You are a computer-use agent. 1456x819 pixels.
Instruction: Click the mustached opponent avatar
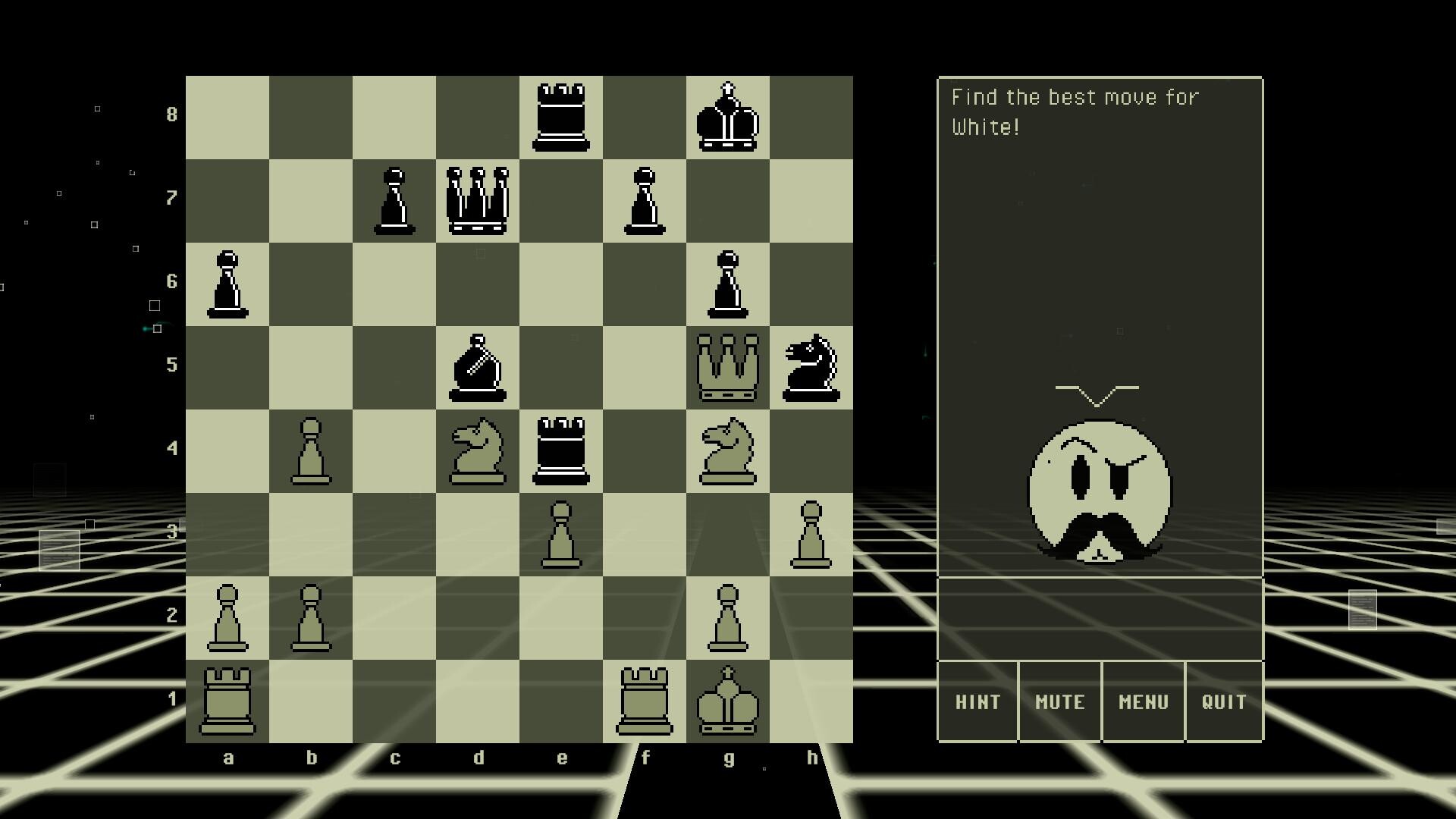tap(1099, 493)
